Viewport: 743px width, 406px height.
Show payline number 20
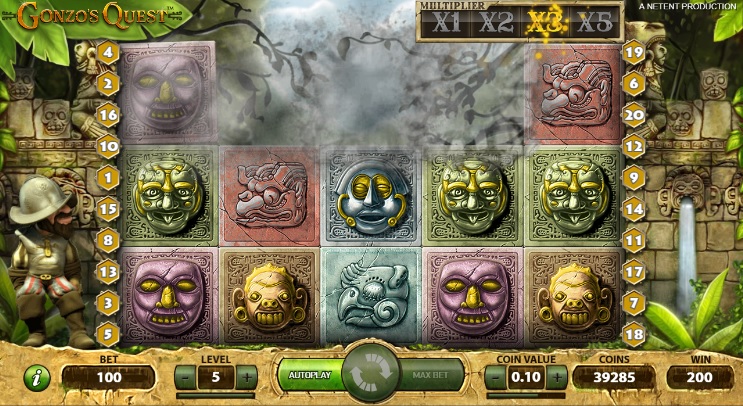pos(632,115)
